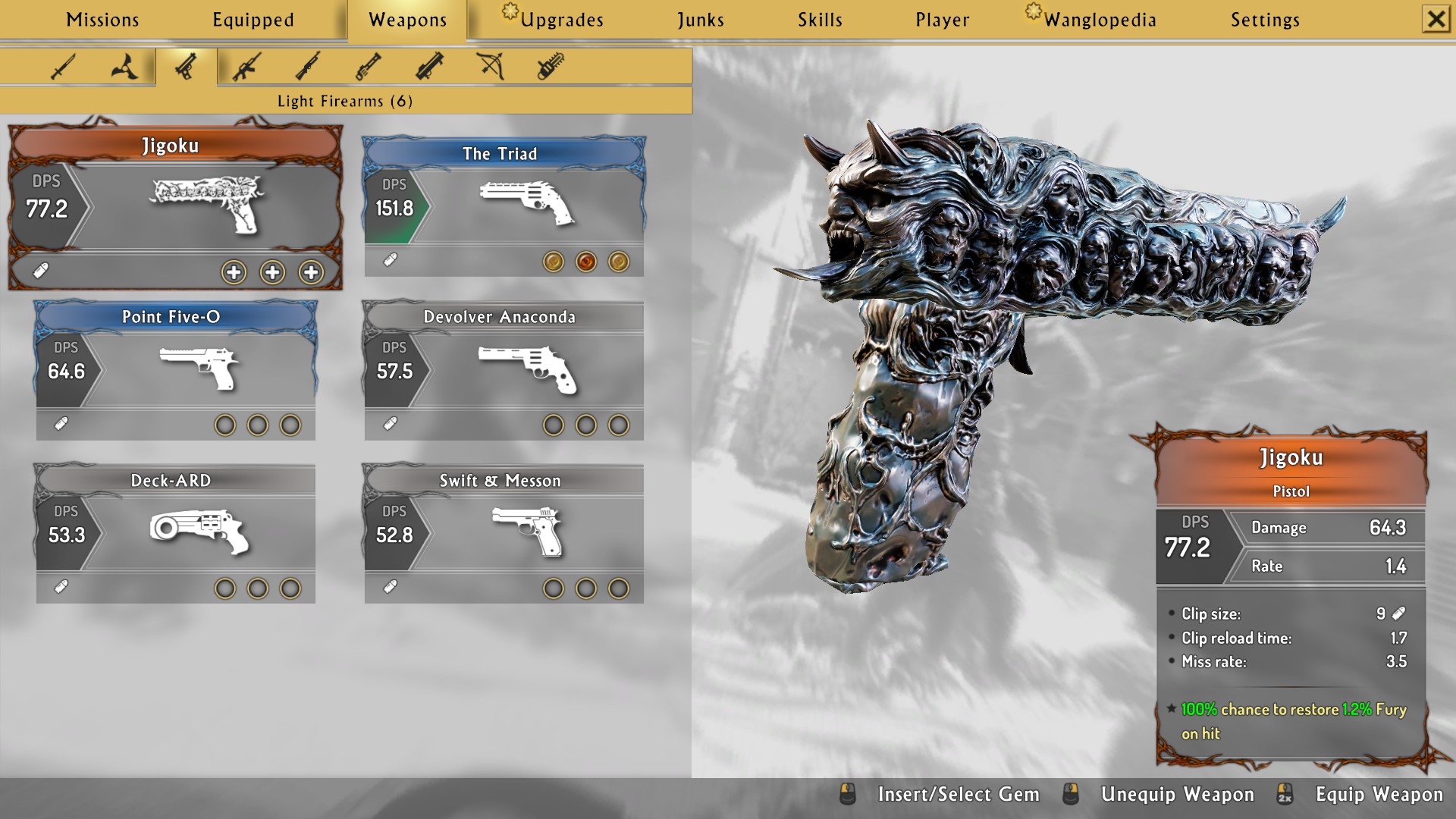This screenshot has height=819, width=1456.
Task: Select The Triad revolver card
Action: coord(504,206)
